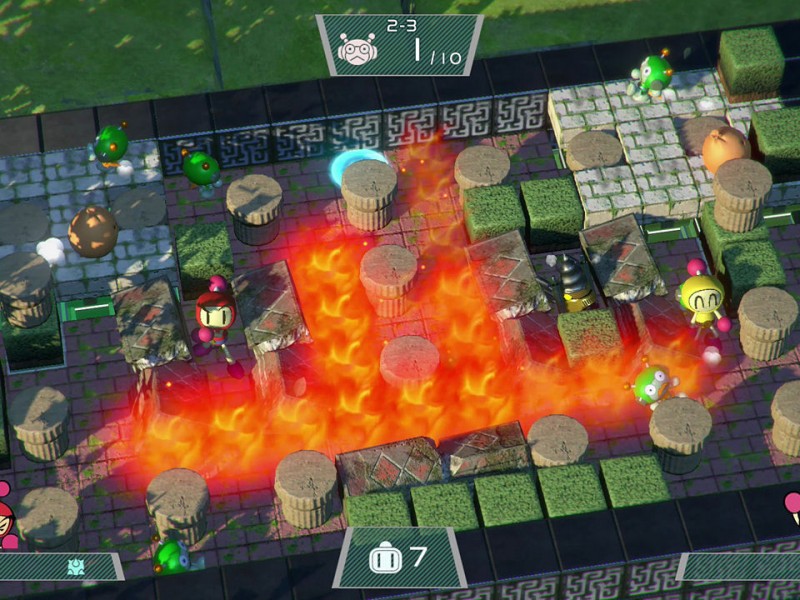Select the red Bomberman player portrait

coord(5,515)
